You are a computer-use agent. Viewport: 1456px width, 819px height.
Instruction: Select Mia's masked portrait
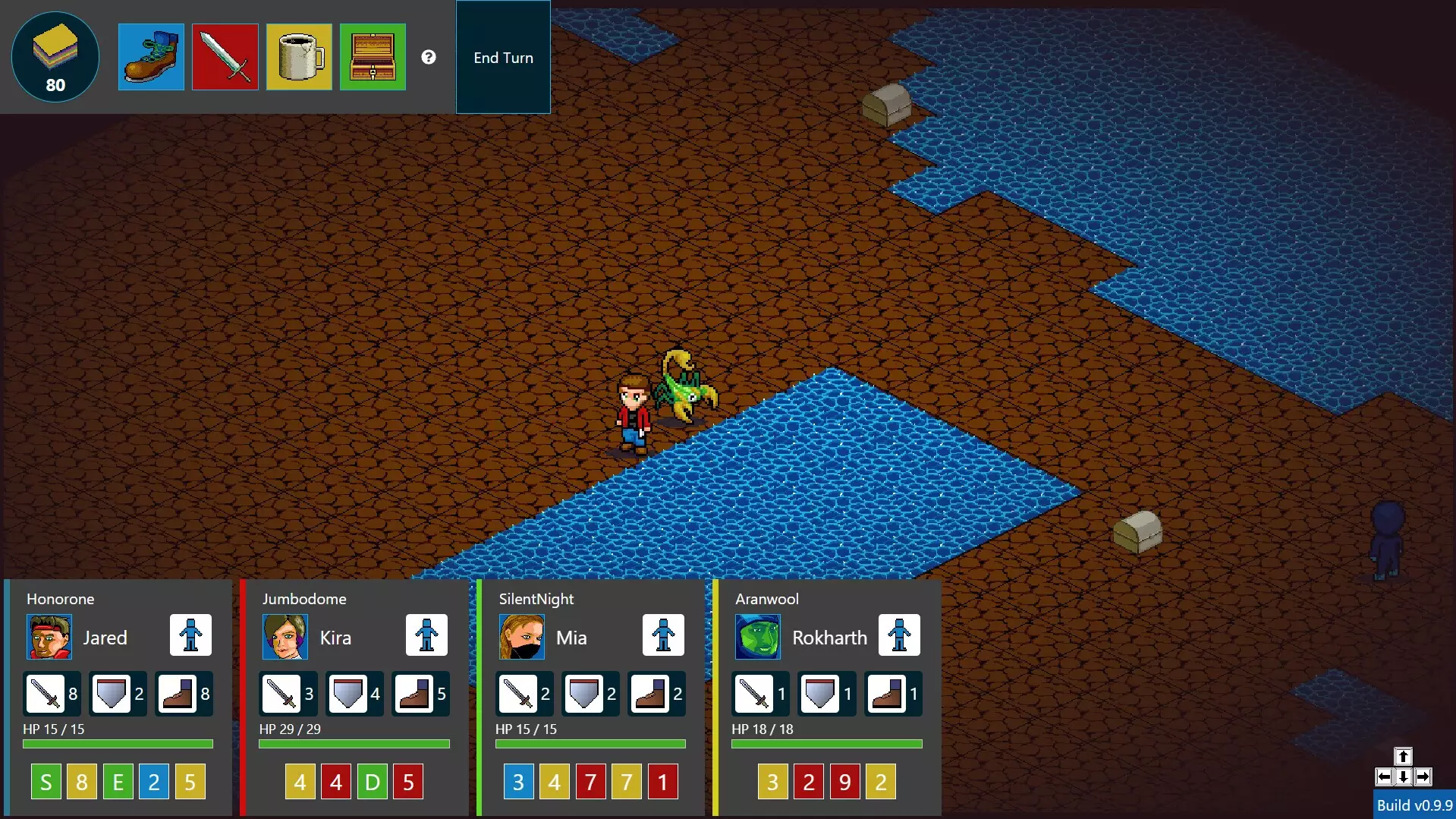click(522, 637)
